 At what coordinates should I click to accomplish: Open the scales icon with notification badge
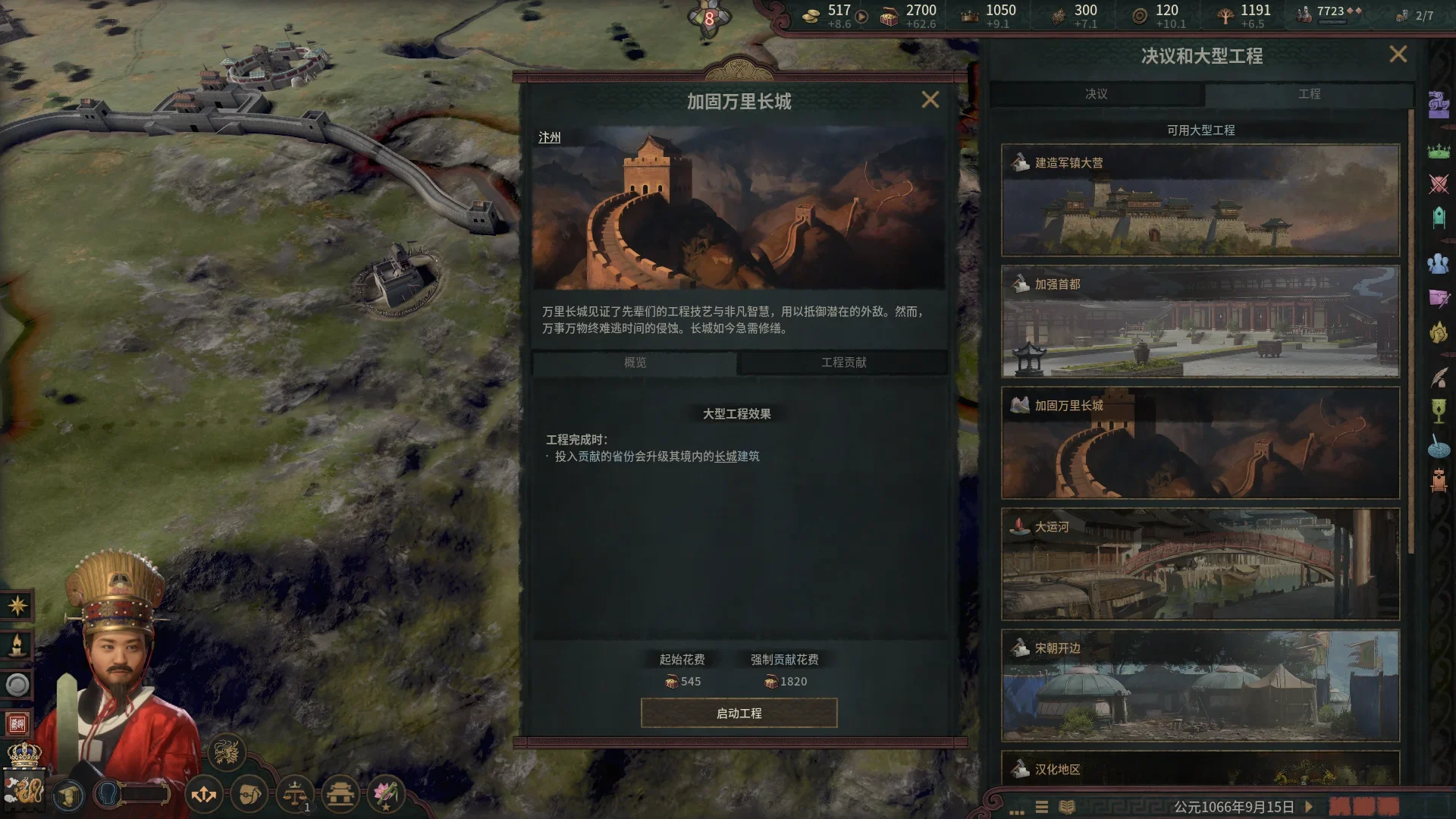click(x=294, y=795)
